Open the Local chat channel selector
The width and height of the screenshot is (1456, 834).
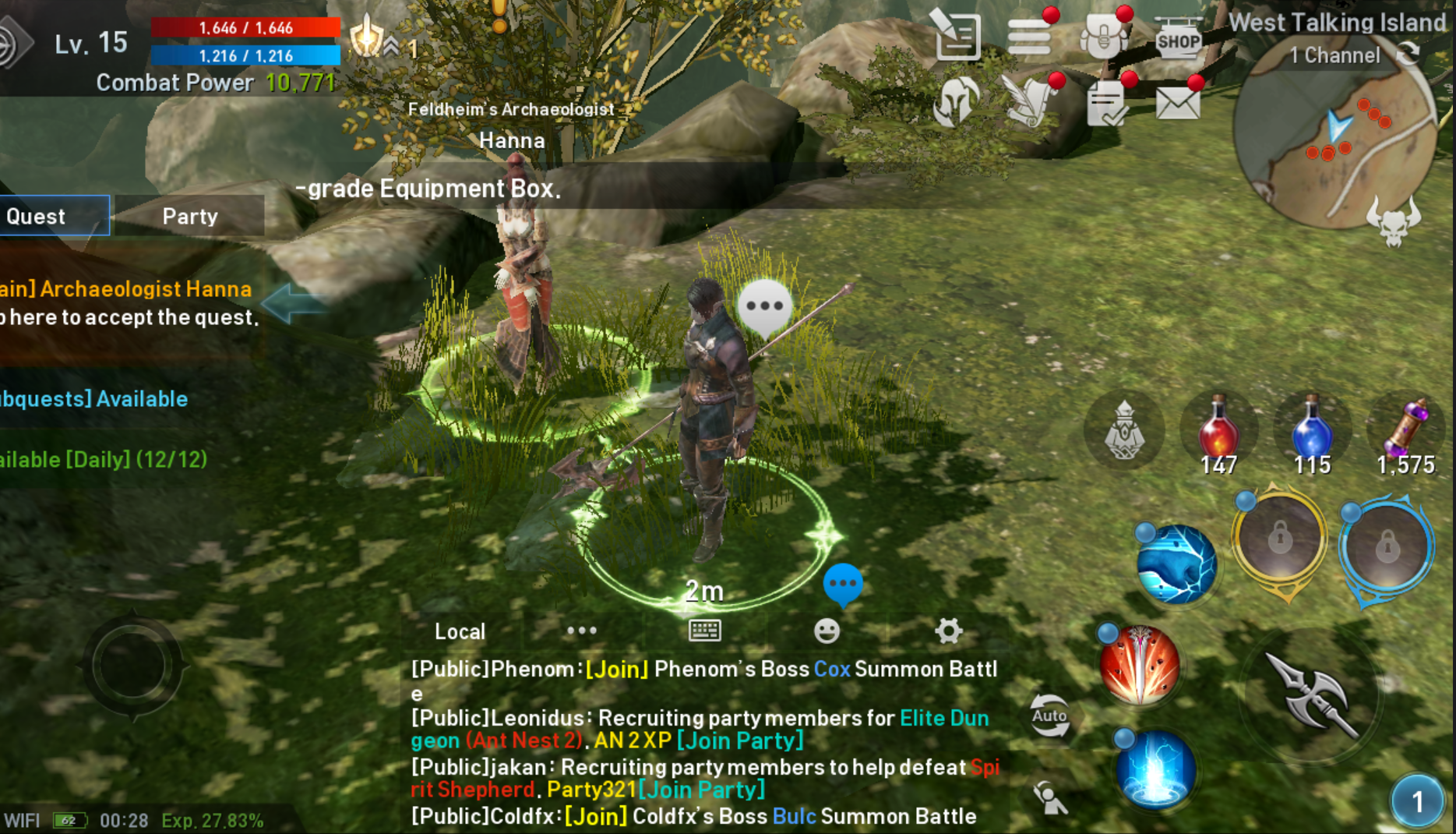tap(459, 631)
